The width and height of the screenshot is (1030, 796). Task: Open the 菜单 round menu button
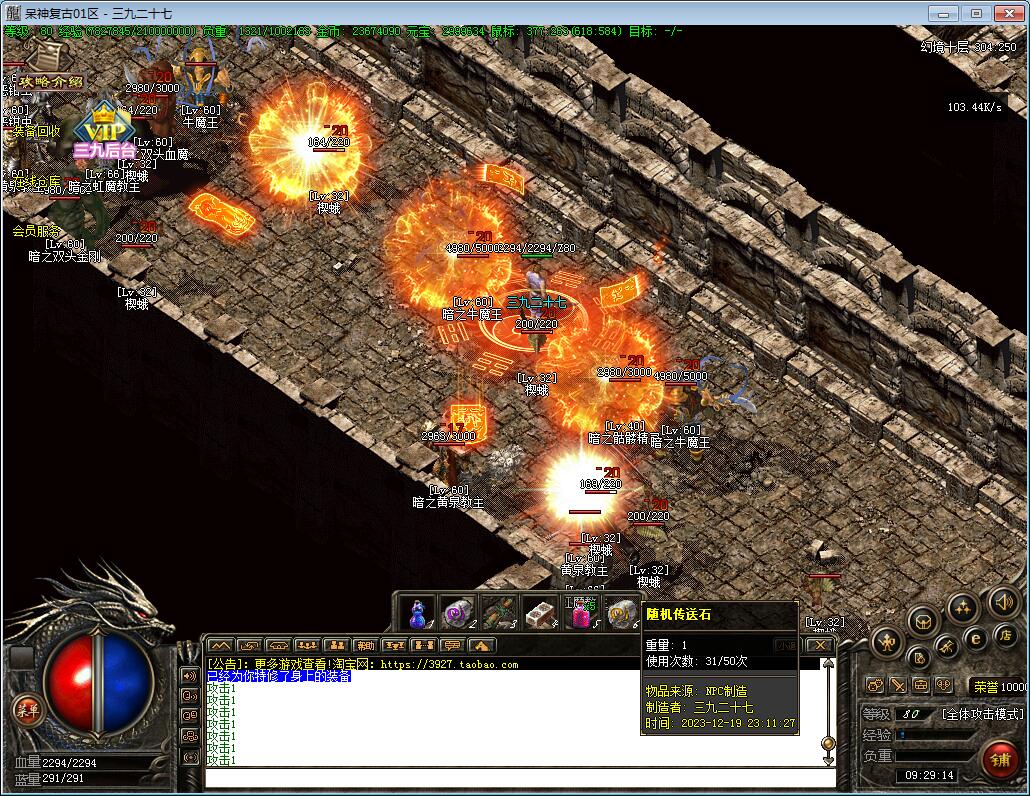(x=24, y=710)
